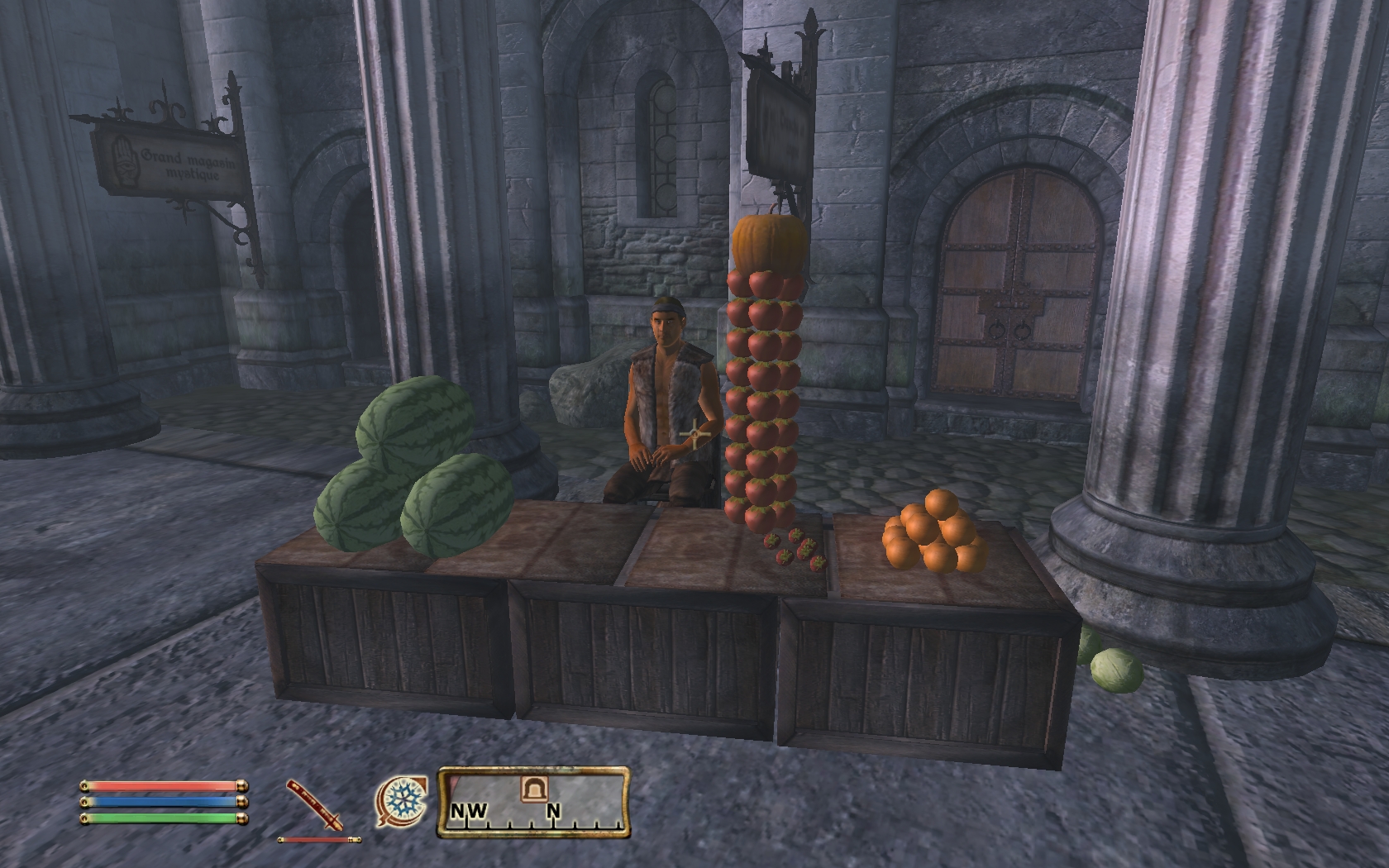1389x868 pixels.
Task: Select the frost snowflake spell icon
Action: [403, 802]
